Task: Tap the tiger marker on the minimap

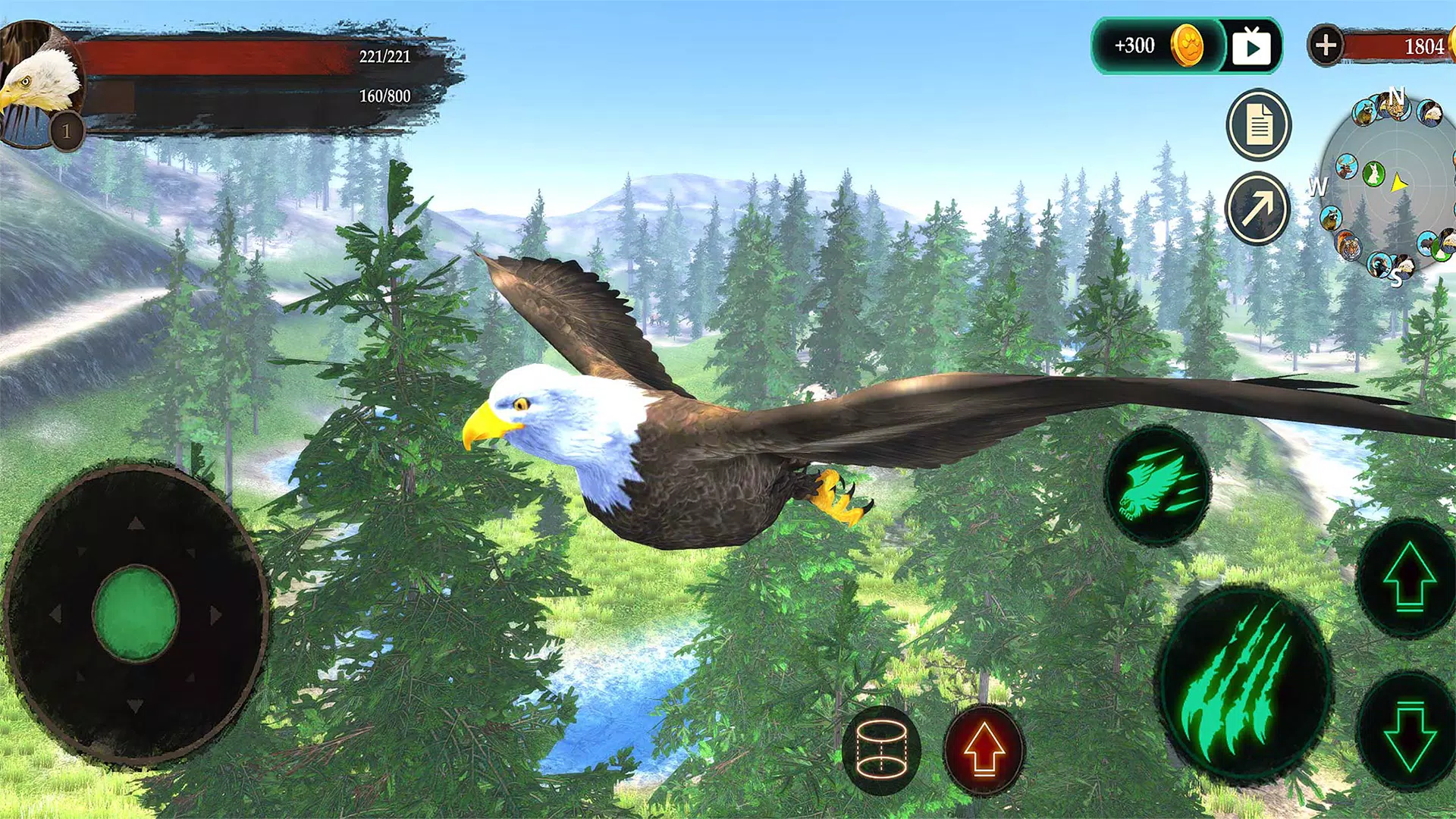Action: pyautogui.click(x=1351, y=246)
